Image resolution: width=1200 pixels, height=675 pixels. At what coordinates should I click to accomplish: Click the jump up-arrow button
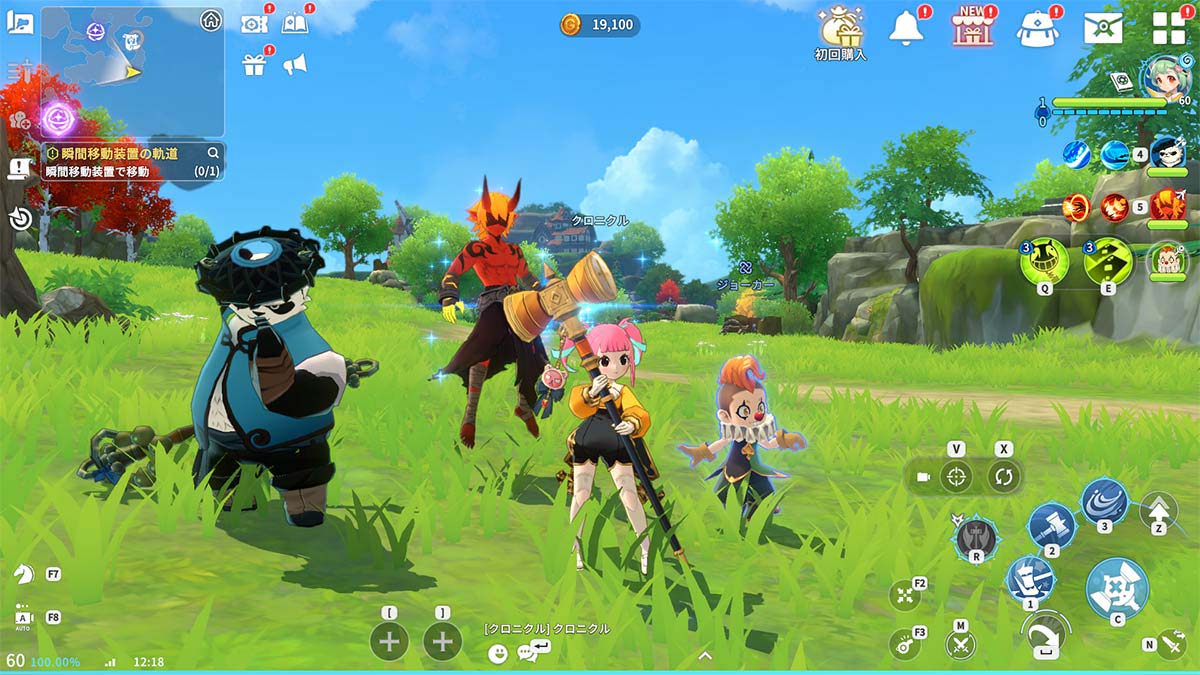point(1158,509)
